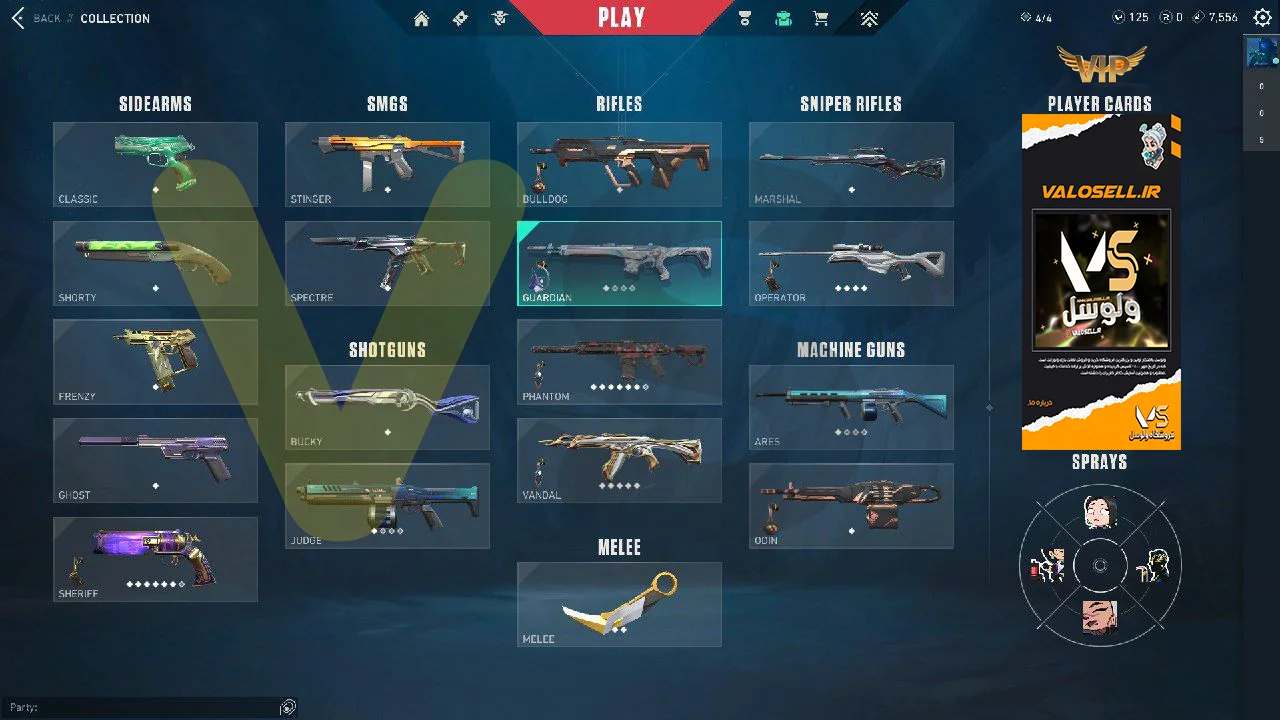Choose the Frenzy pistol tile
Viewport: 1280px width, 720px height.
155,361
